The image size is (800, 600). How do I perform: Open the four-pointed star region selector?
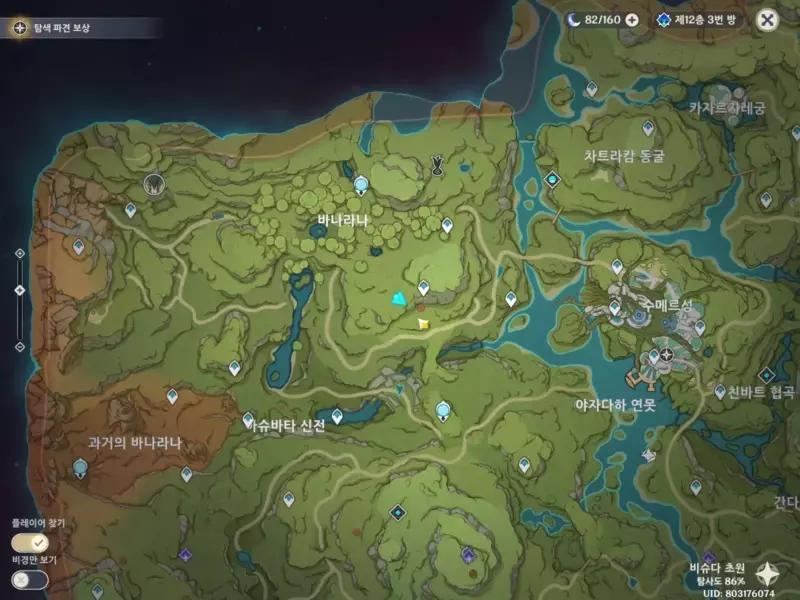pos(768,572)
